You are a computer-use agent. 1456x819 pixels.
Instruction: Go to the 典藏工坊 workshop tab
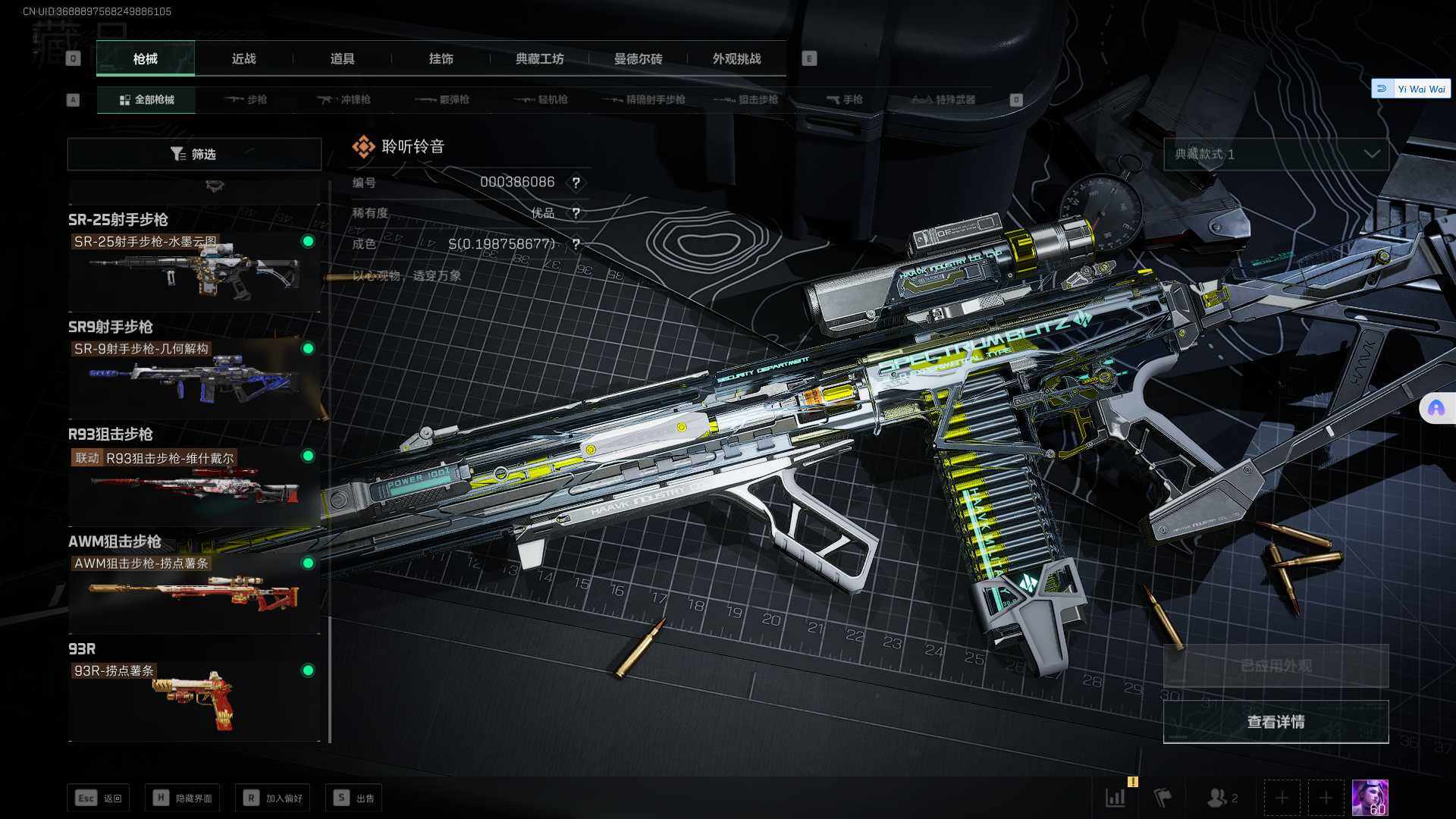pos(539,58)
